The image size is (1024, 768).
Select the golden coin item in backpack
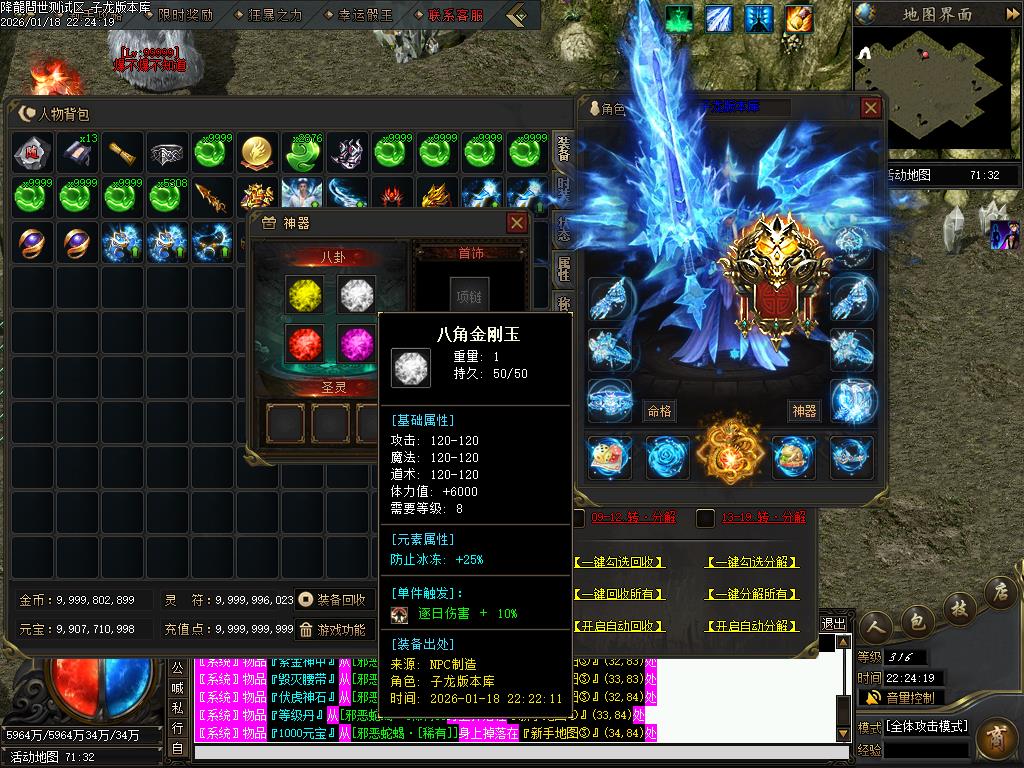259,152
